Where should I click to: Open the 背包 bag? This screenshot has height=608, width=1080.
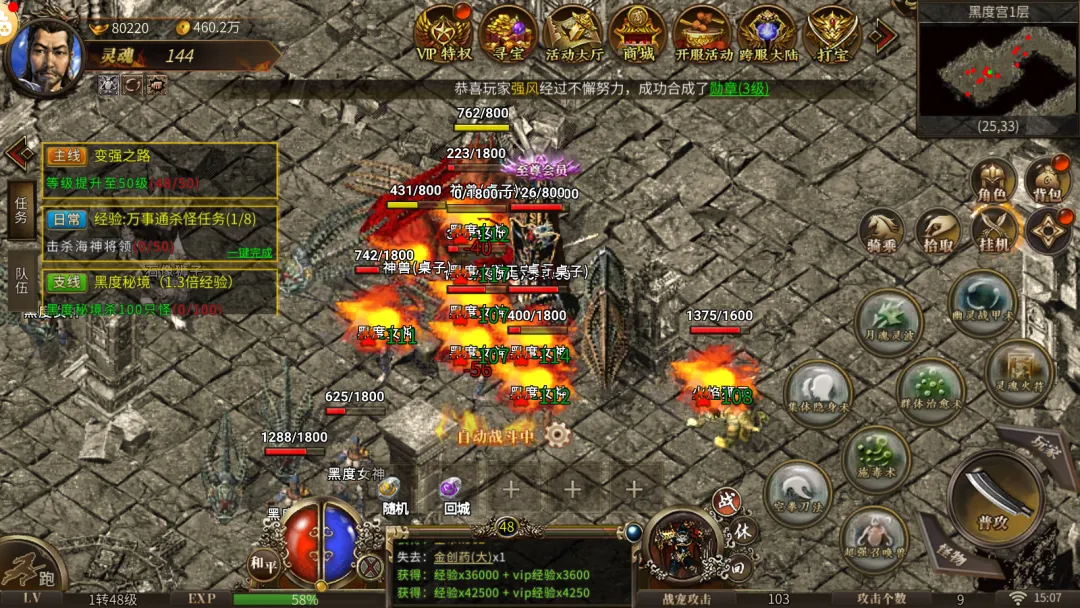(x=1047, y=180)
